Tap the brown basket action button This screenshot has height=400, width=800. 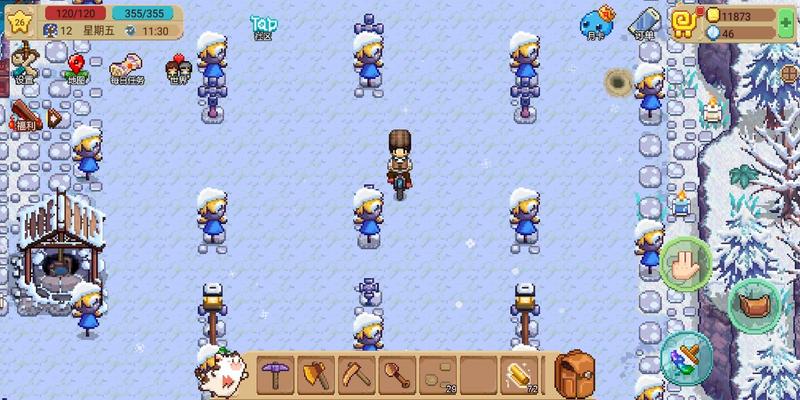pyautogui.click(x=753, y=305)
